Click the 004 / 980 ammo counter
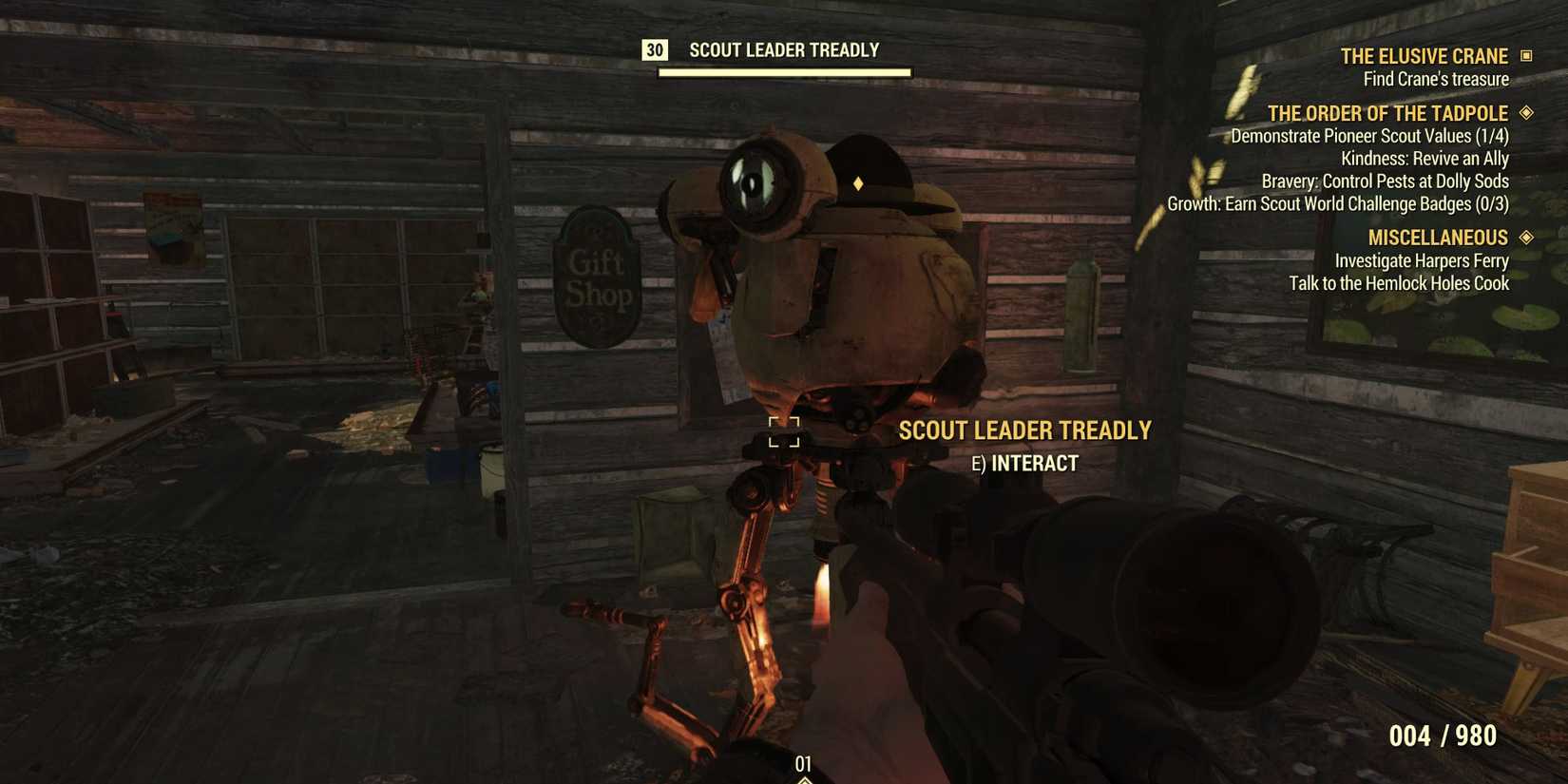Screen dimensions: 1568x784 [1443, 735]
